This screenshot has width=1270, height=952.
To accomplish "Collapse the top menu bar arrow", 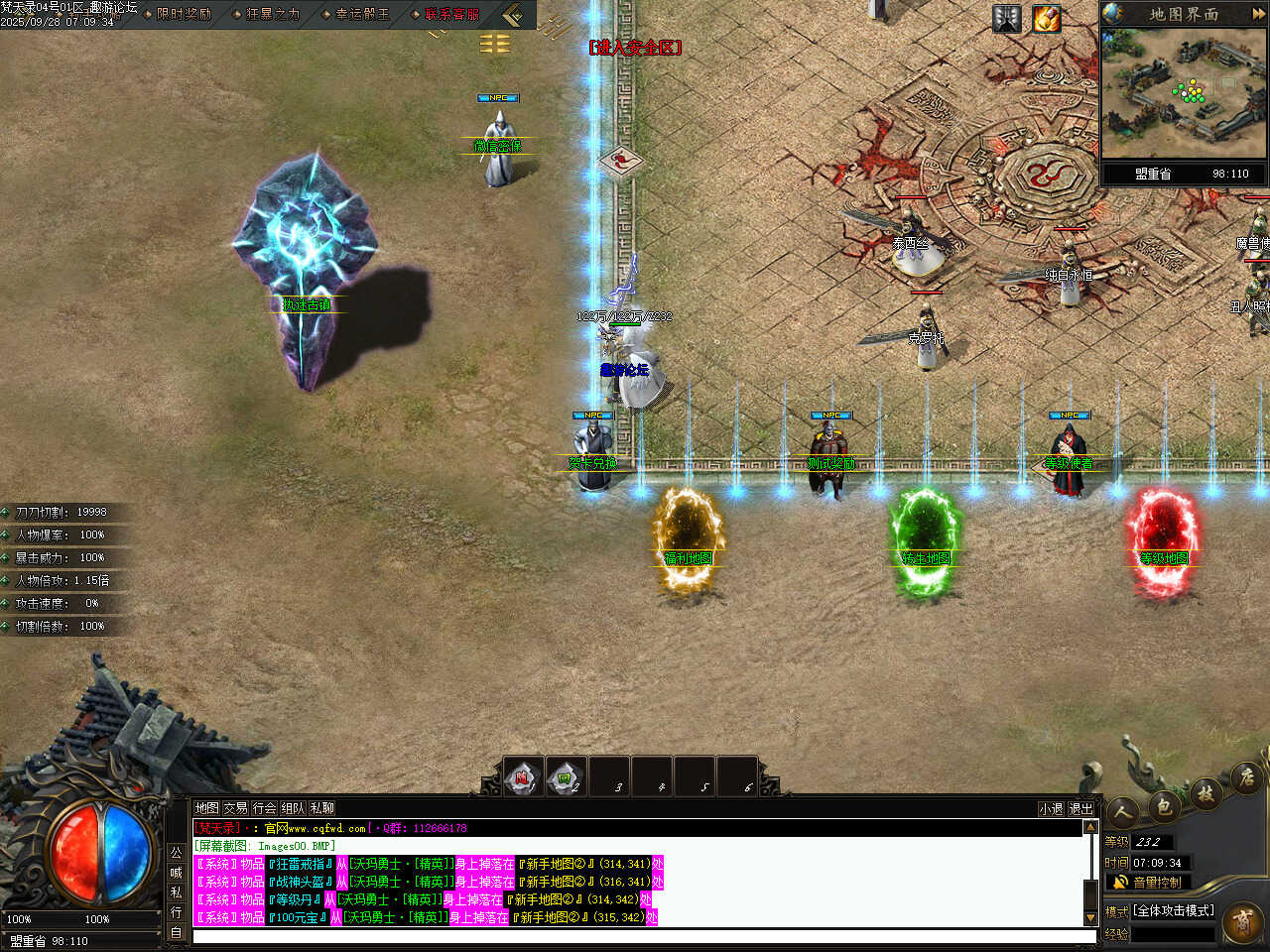I will [512, 15].
